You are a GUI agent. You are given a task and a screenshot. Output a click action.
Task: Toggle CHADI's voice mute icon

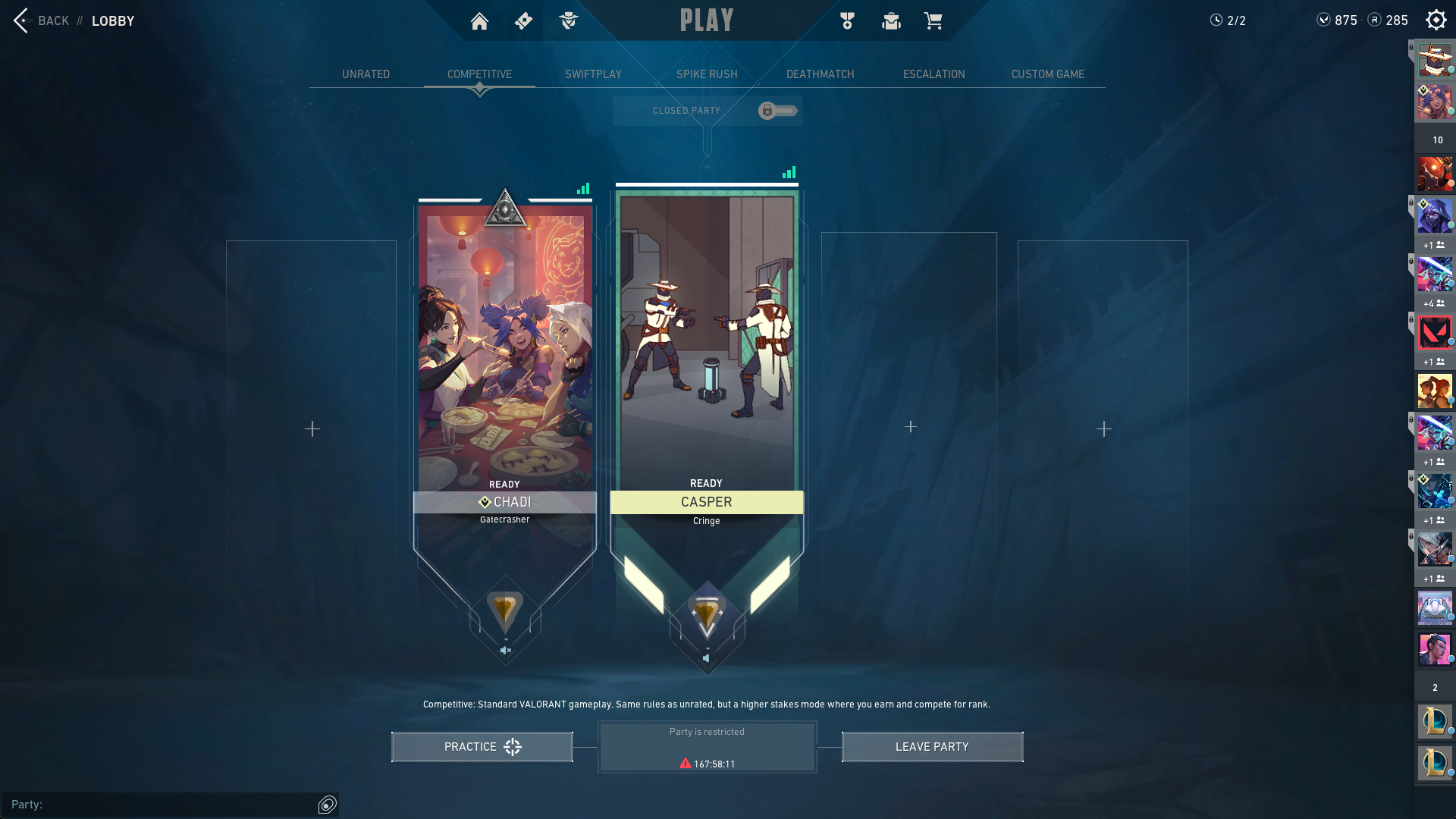pos(506,651)
